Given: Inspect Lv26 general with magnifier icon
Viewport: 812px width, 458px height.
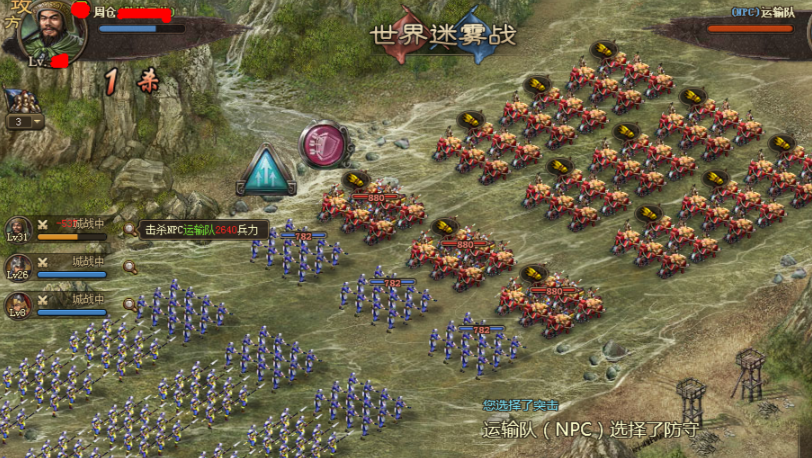Looking at the screenshot, I should [x=130, y=266].
